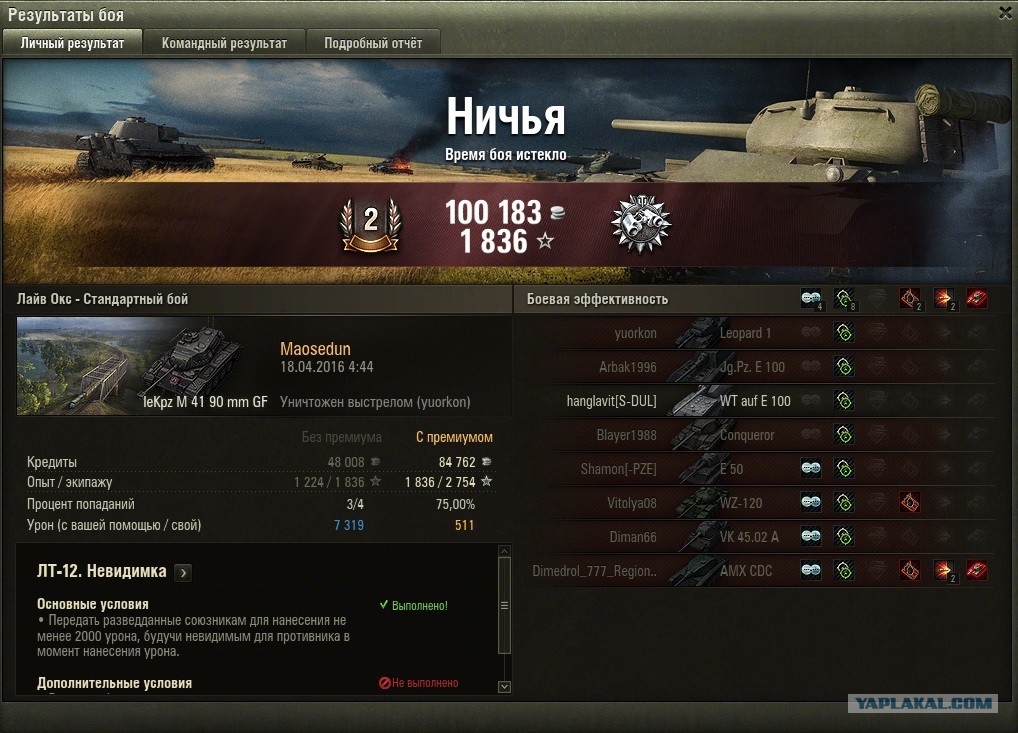
Task: Select yuorkon's Leopard 1 row
Action: click(755, 333)
